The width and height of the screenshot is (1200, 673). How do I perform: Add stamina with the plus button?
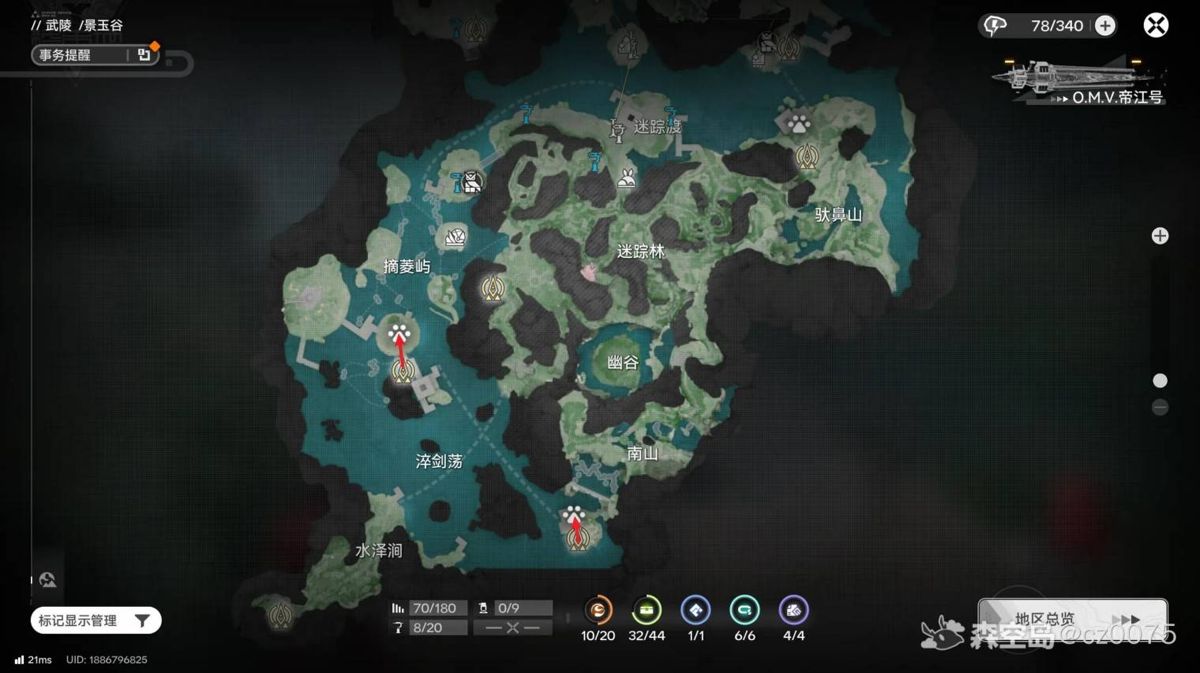coord(1105,26)
